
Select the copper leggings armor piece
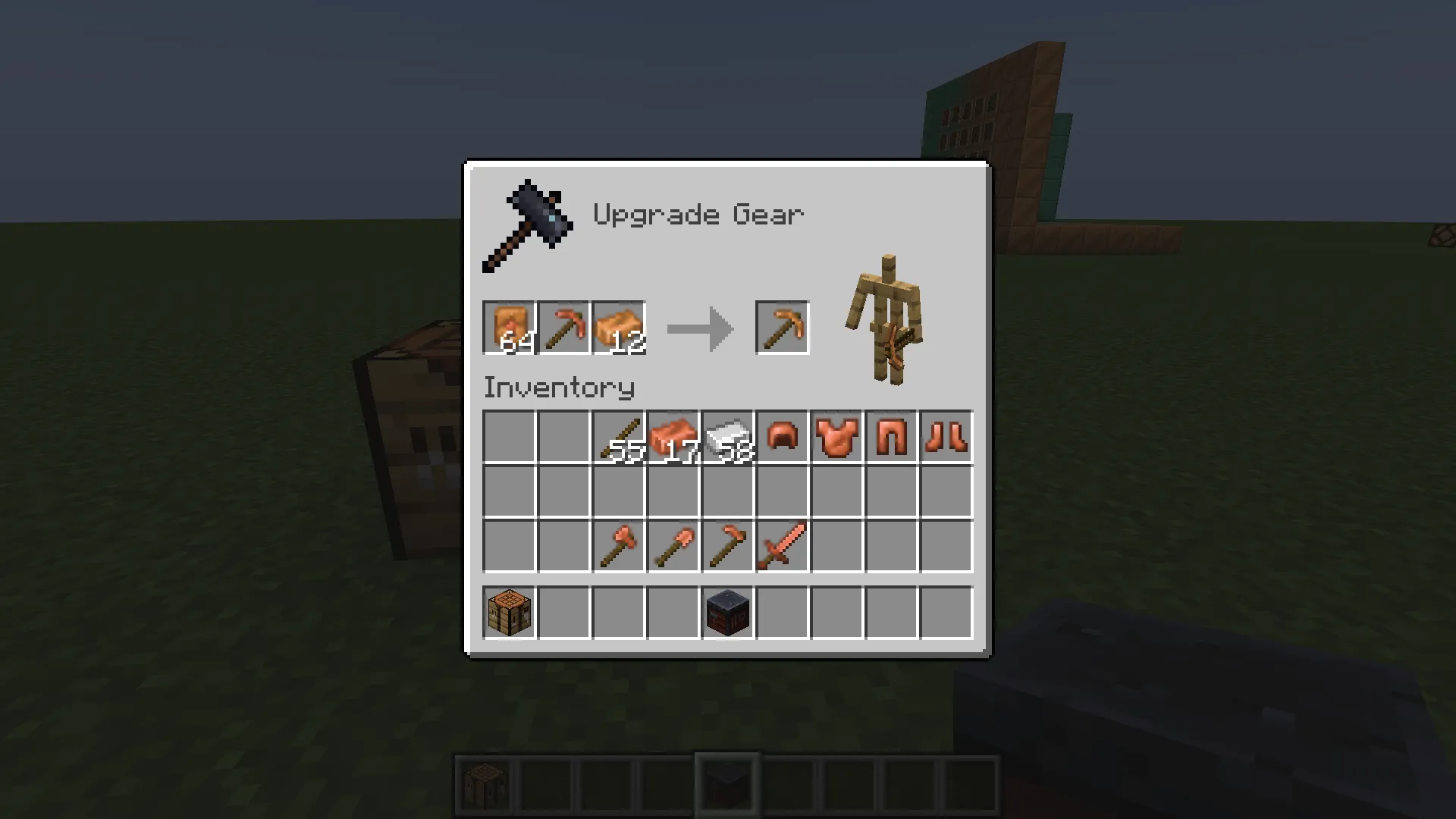891,437
